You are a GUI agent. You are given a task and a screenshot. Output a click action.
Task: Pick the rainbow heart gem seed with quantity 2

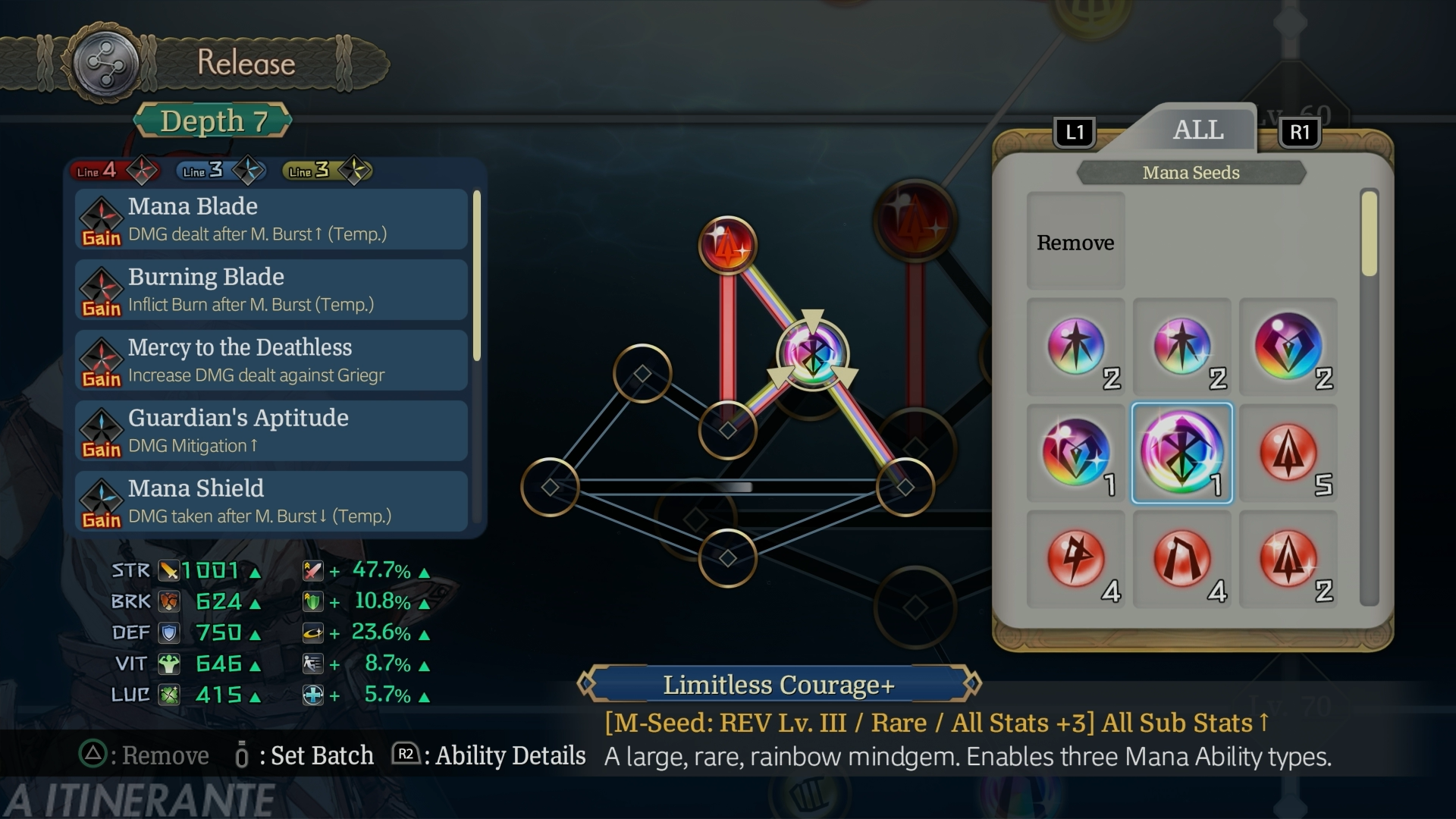(1288, 347)
